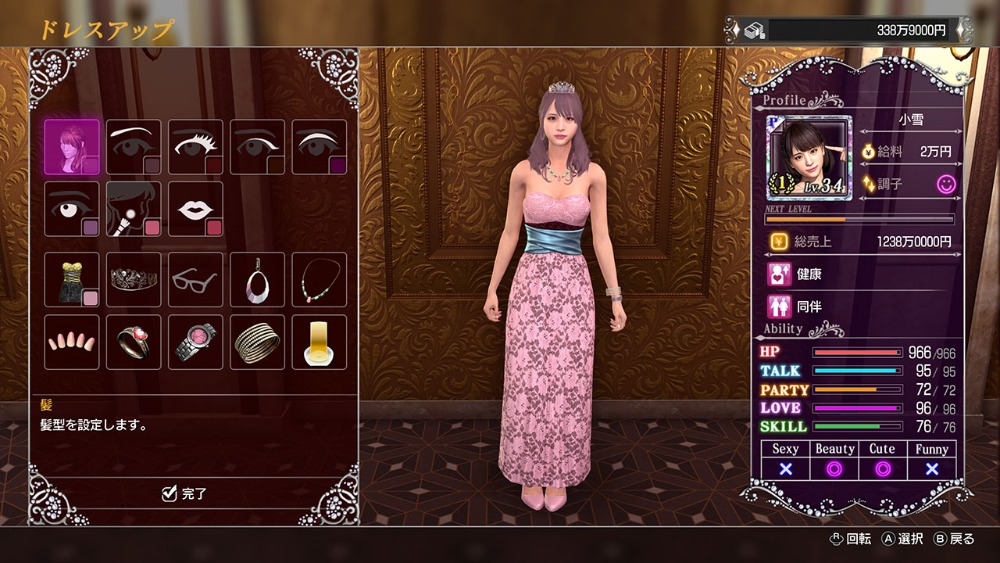Choose the glasses accessory slot
This screenshot has height=563, width=1000.
point(196,279)
